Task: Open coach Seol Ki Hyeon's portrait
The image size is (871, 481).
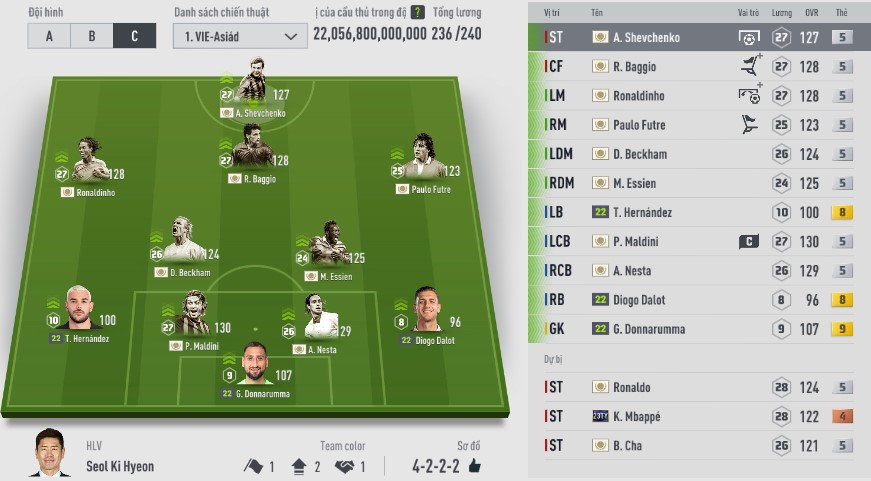Action: 48,453
